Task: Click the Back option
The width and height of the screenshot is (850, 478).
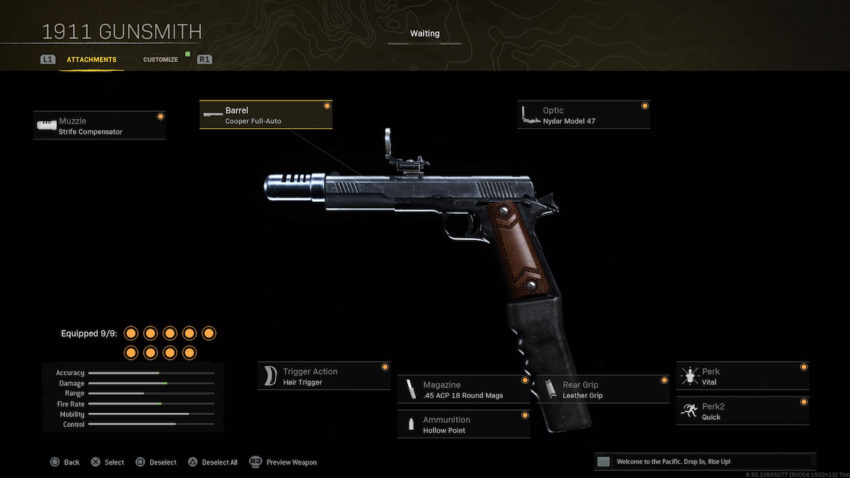Action: 65,462
